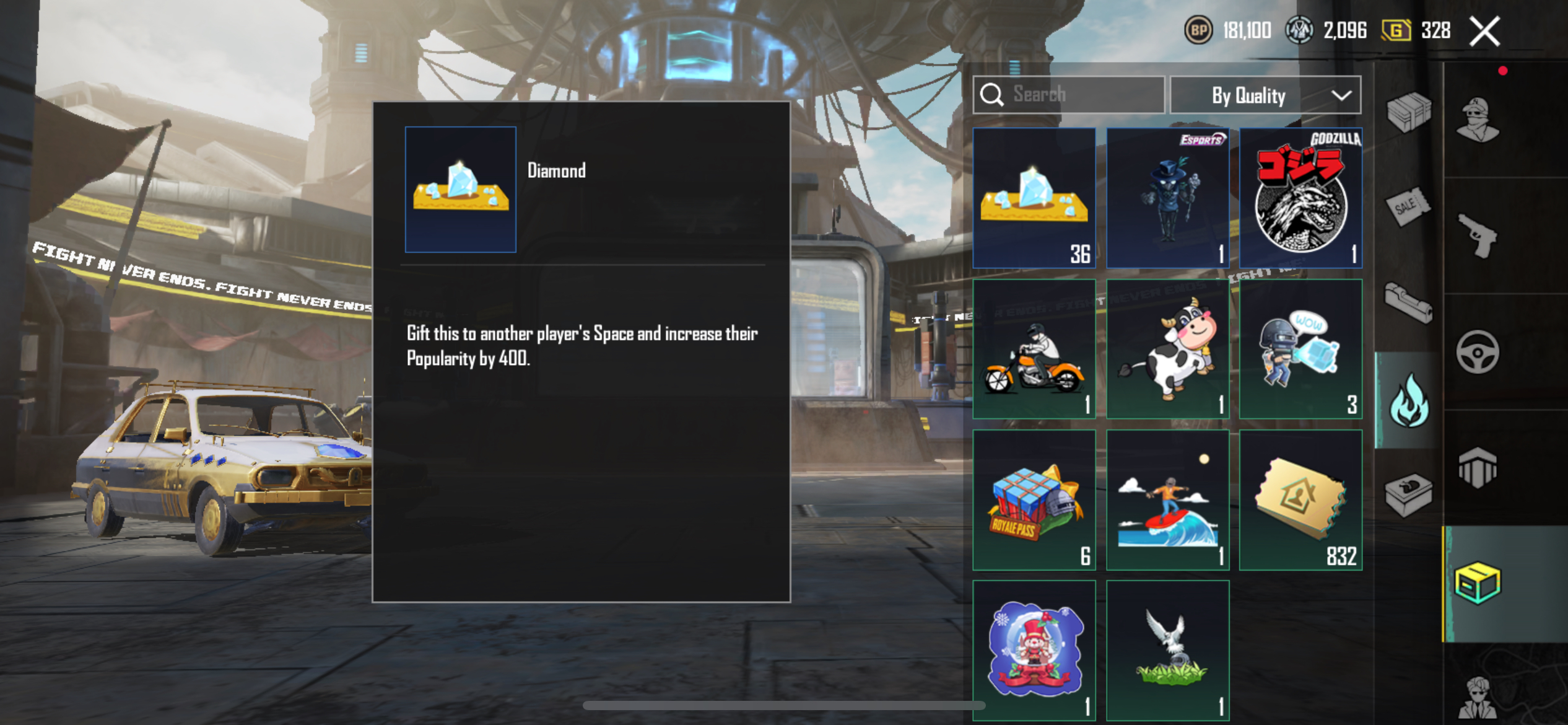Open the character outfit category
This screenshot has height=725, width=1568.
point(1478,120)
